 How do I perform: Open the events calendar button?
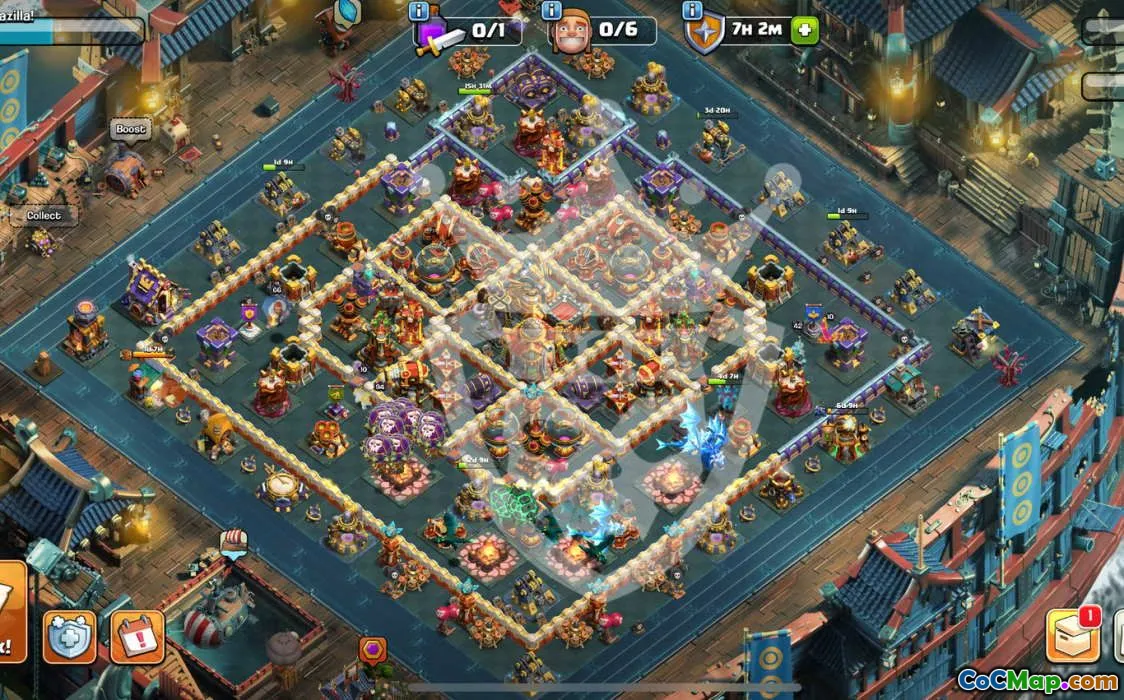coord(136,636)
